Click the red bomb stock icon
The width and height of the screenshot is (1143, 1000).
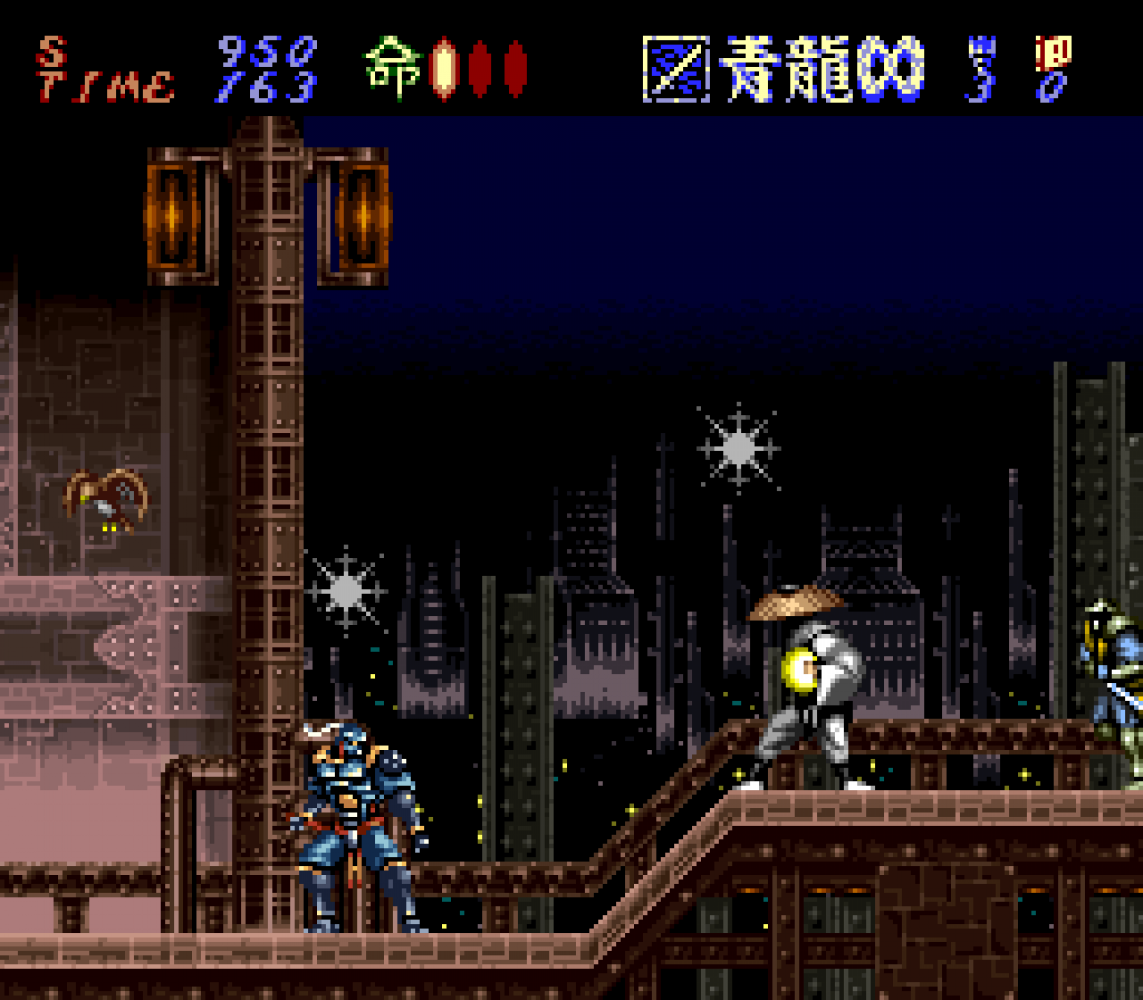(1051, 50)
